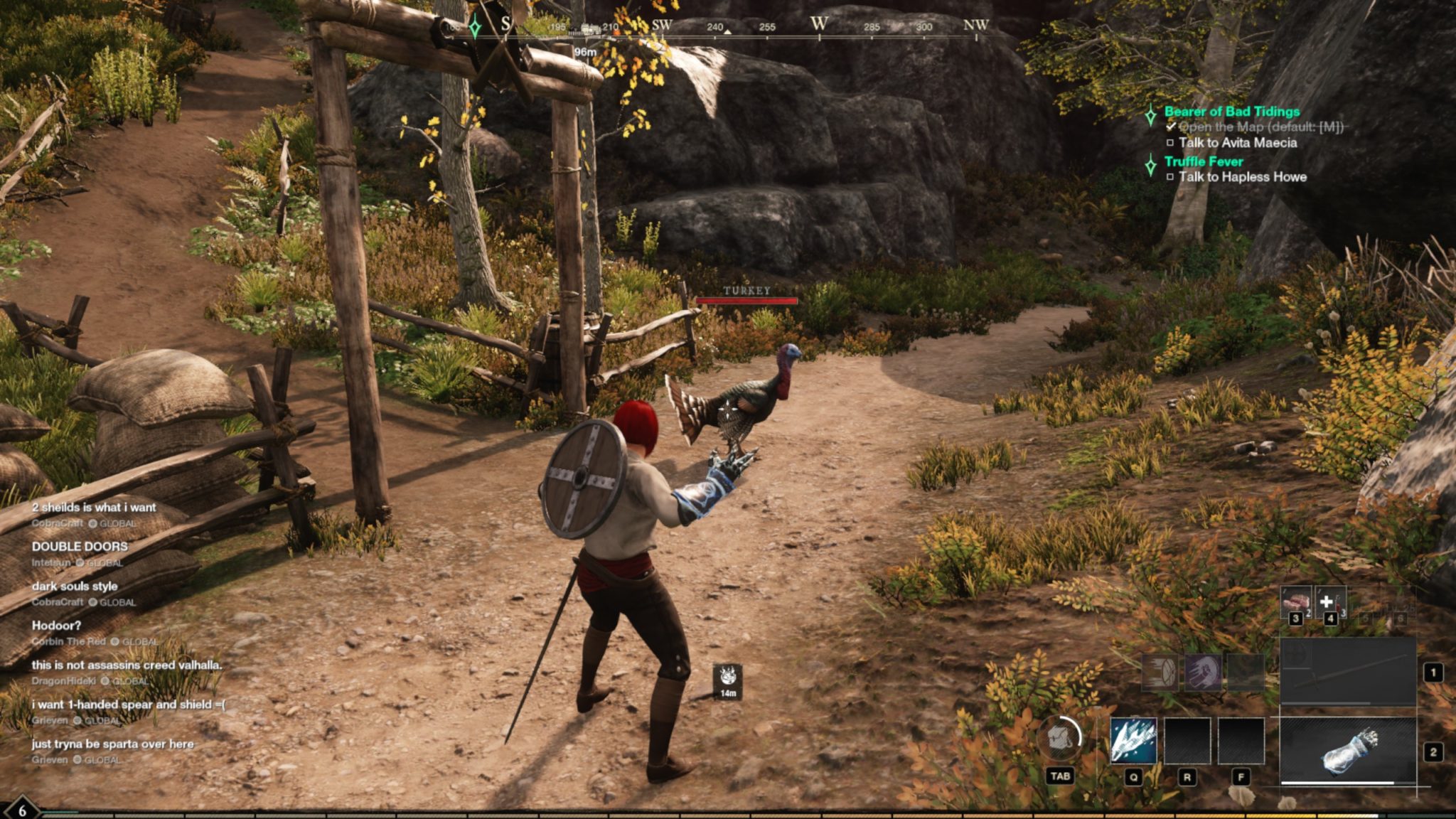
Task: Select the purple shield bash ability icon
Action: click(x=1203, y=673)
